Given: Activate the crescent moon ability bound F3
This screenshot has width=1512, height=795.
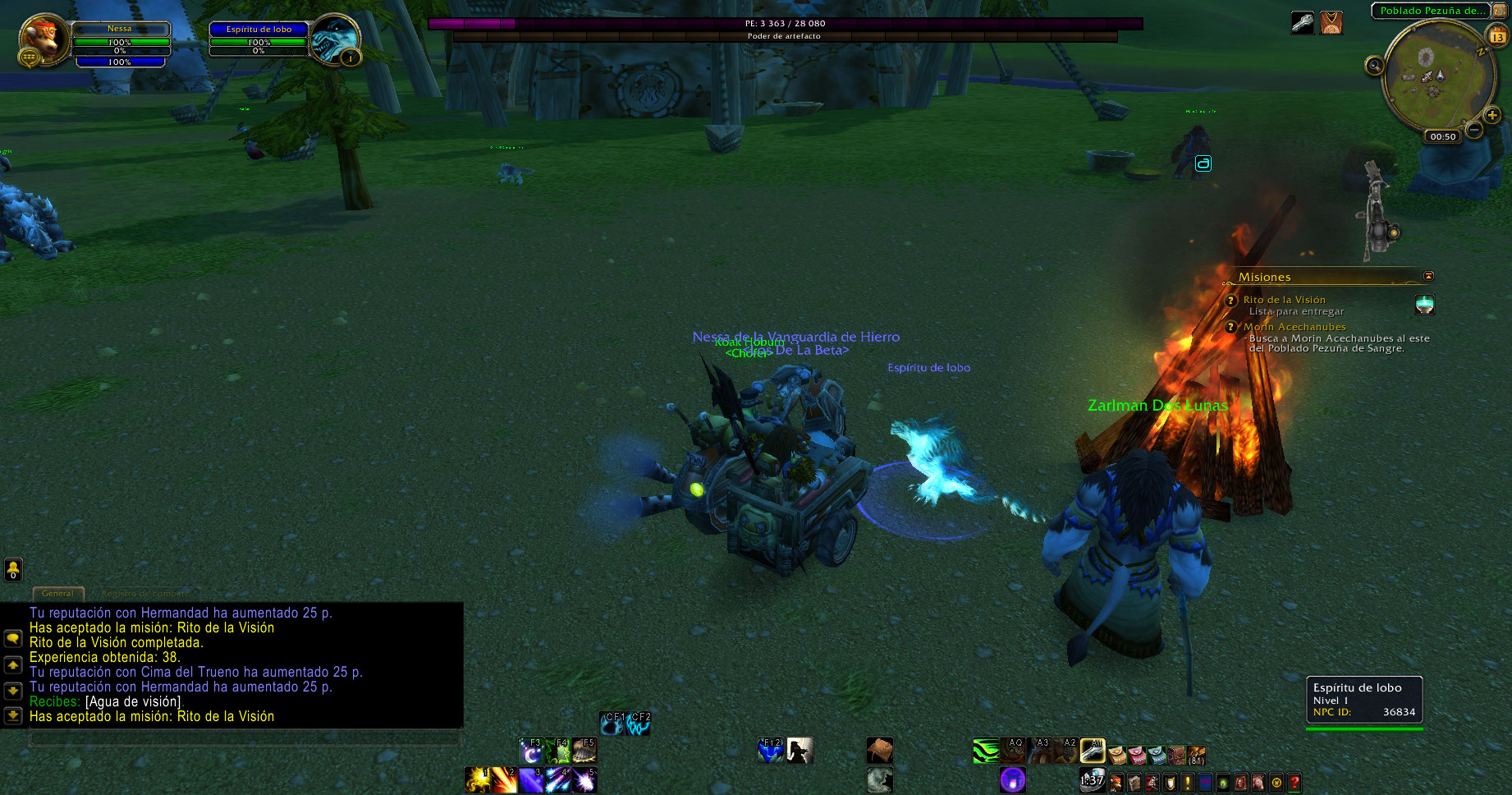Looking at the screenshot, I should pyautogui.click(x=531, y=751).
